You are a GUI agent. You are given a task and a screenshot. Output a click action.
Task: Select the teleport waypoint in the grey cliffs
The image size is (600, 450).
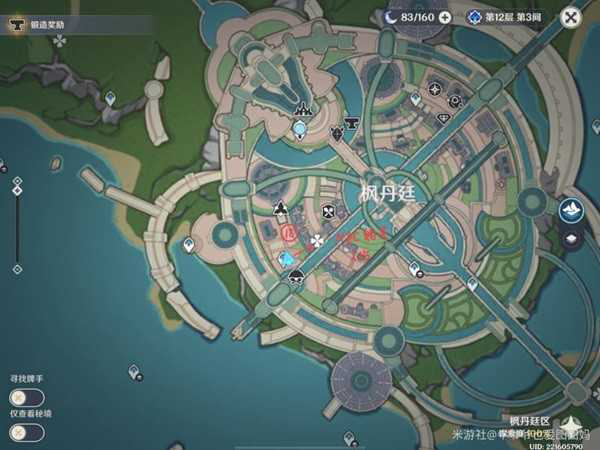coord(111,98)
